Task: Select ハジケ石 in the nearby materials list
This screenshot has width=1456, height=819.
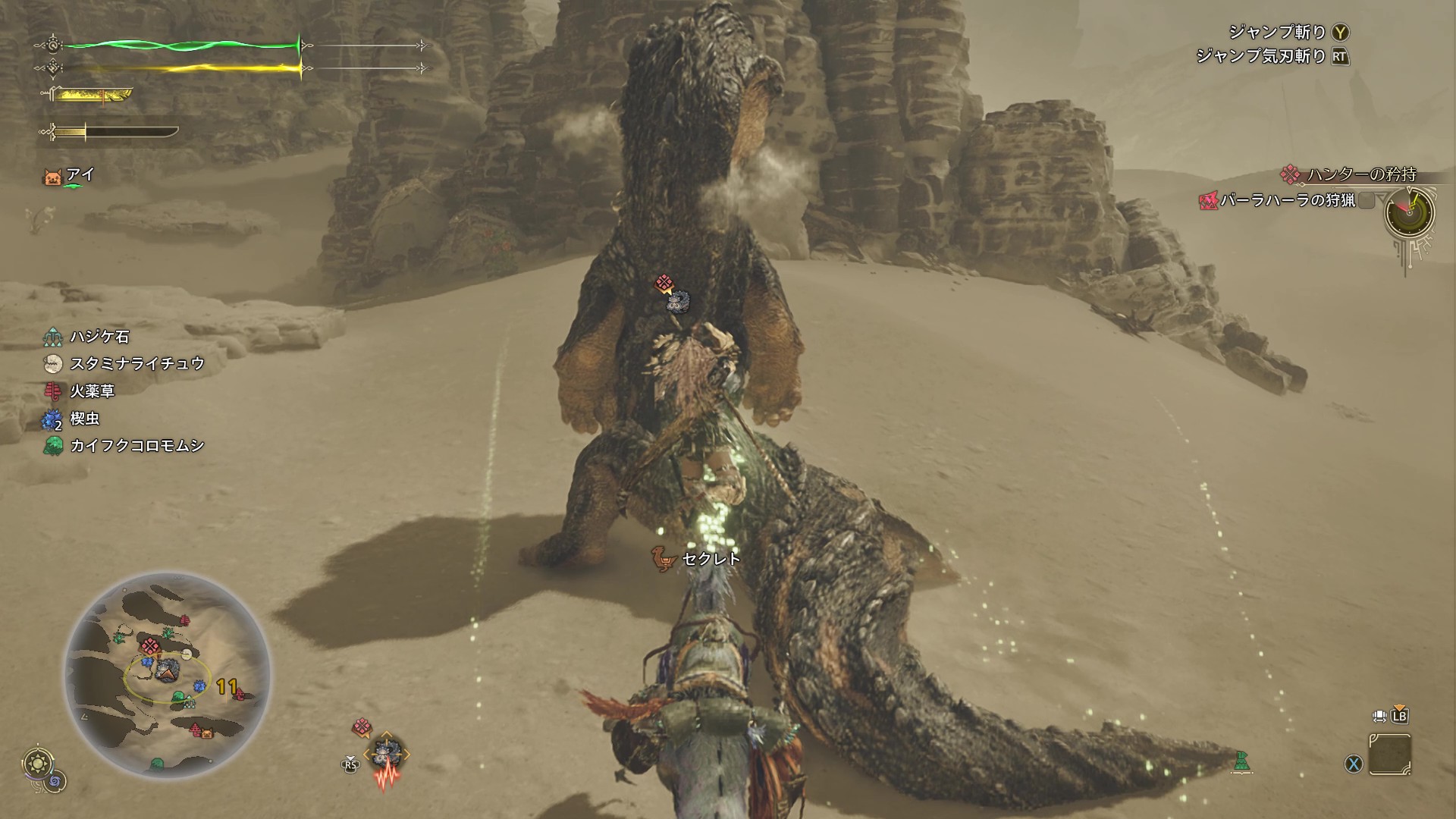Action: tap(99, 336)
